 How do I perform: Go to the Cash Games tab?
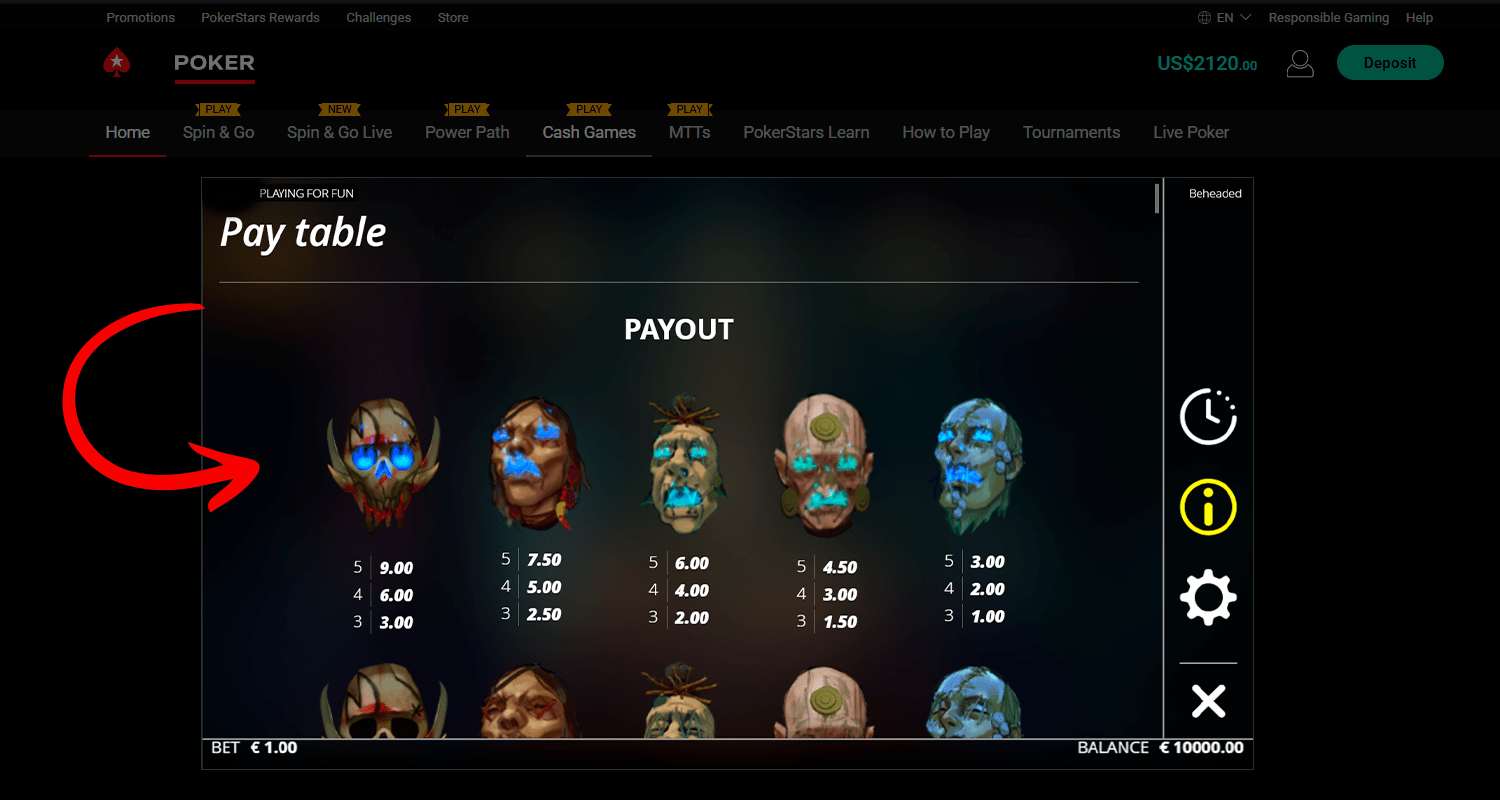[x=589, y=132]
